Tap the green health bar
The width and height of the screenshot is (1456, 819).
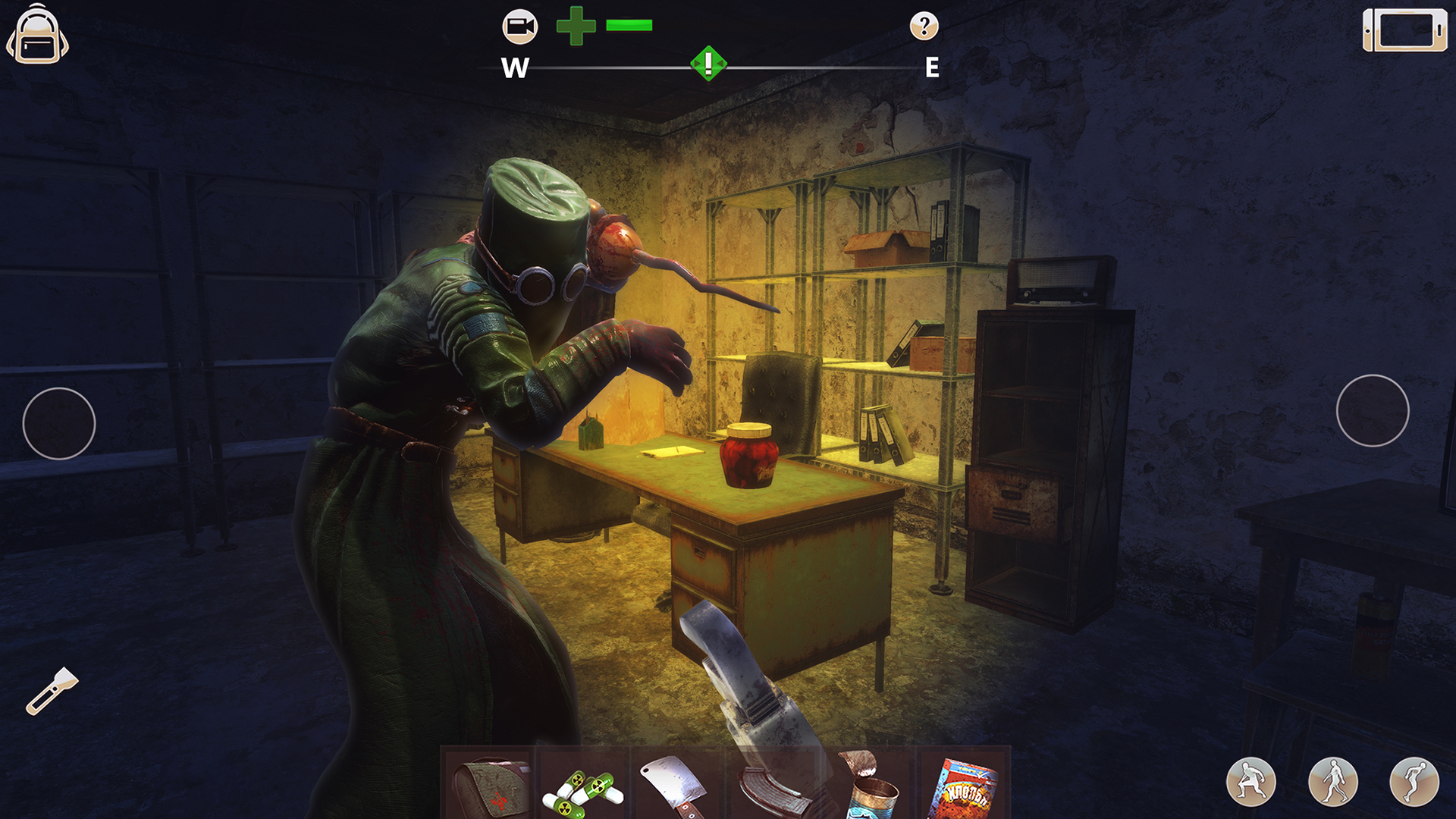pyautogui.click(x=629, y=24)
